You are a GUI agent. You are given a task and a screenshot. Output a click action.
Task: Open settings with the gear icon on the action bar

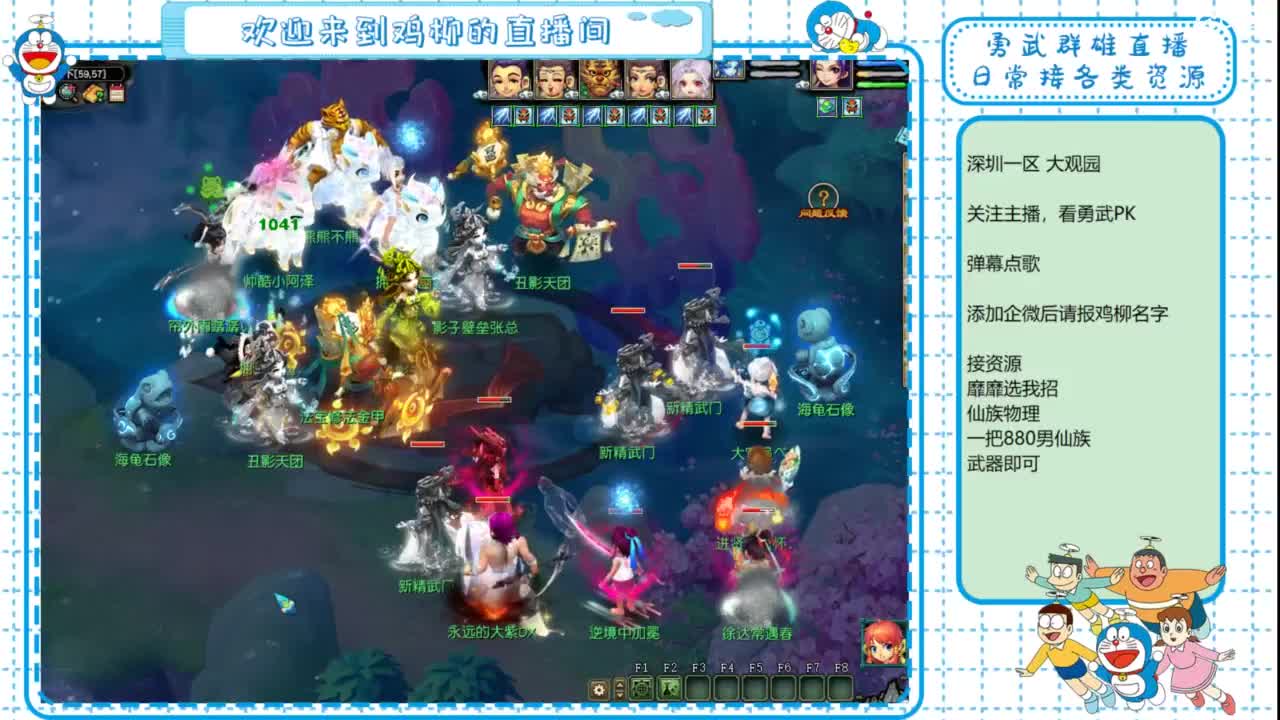(598, 688)
